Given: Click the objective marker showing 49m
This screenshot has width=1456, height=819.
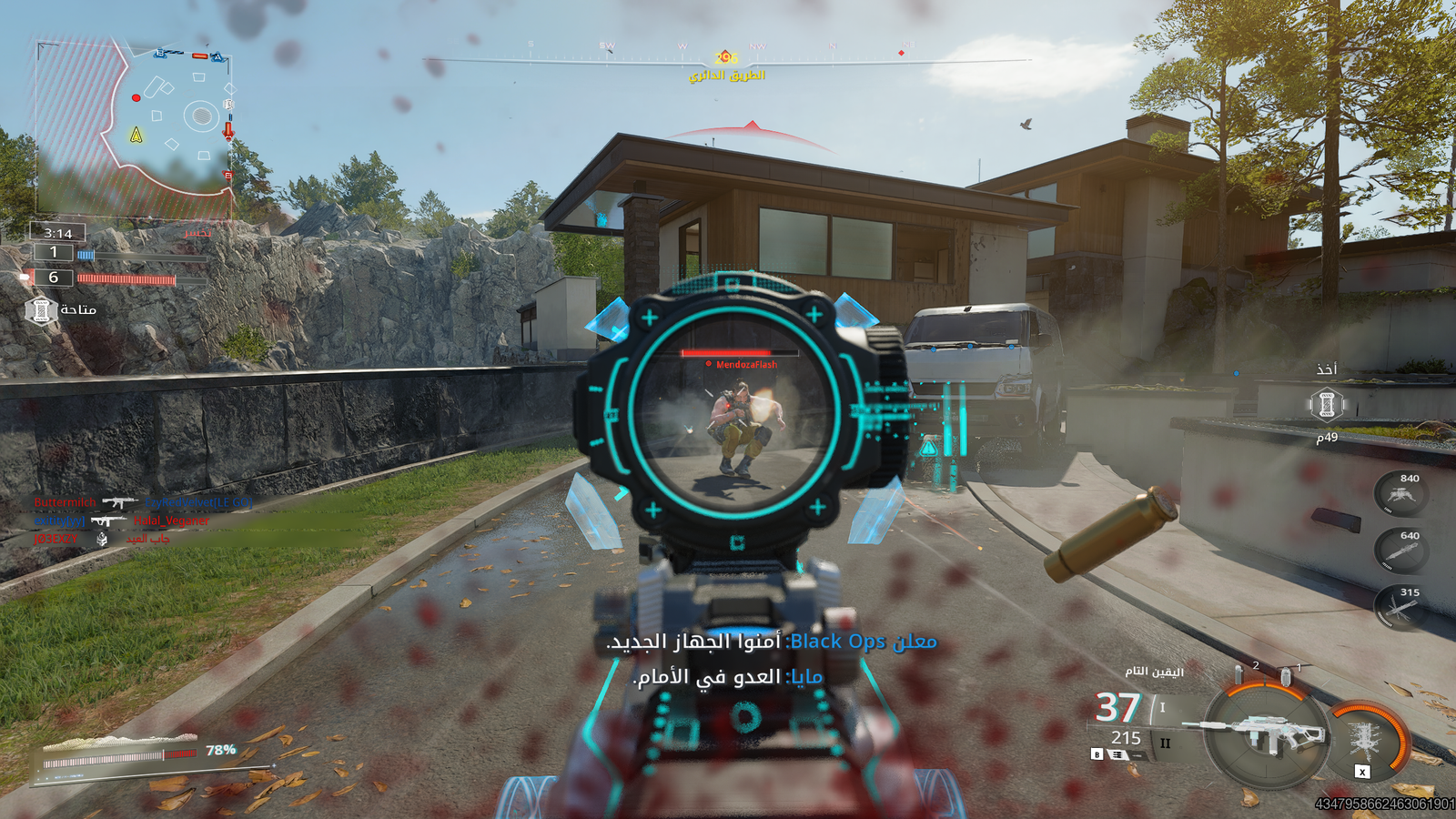Looking at the screenshot, I should 1327,405.
